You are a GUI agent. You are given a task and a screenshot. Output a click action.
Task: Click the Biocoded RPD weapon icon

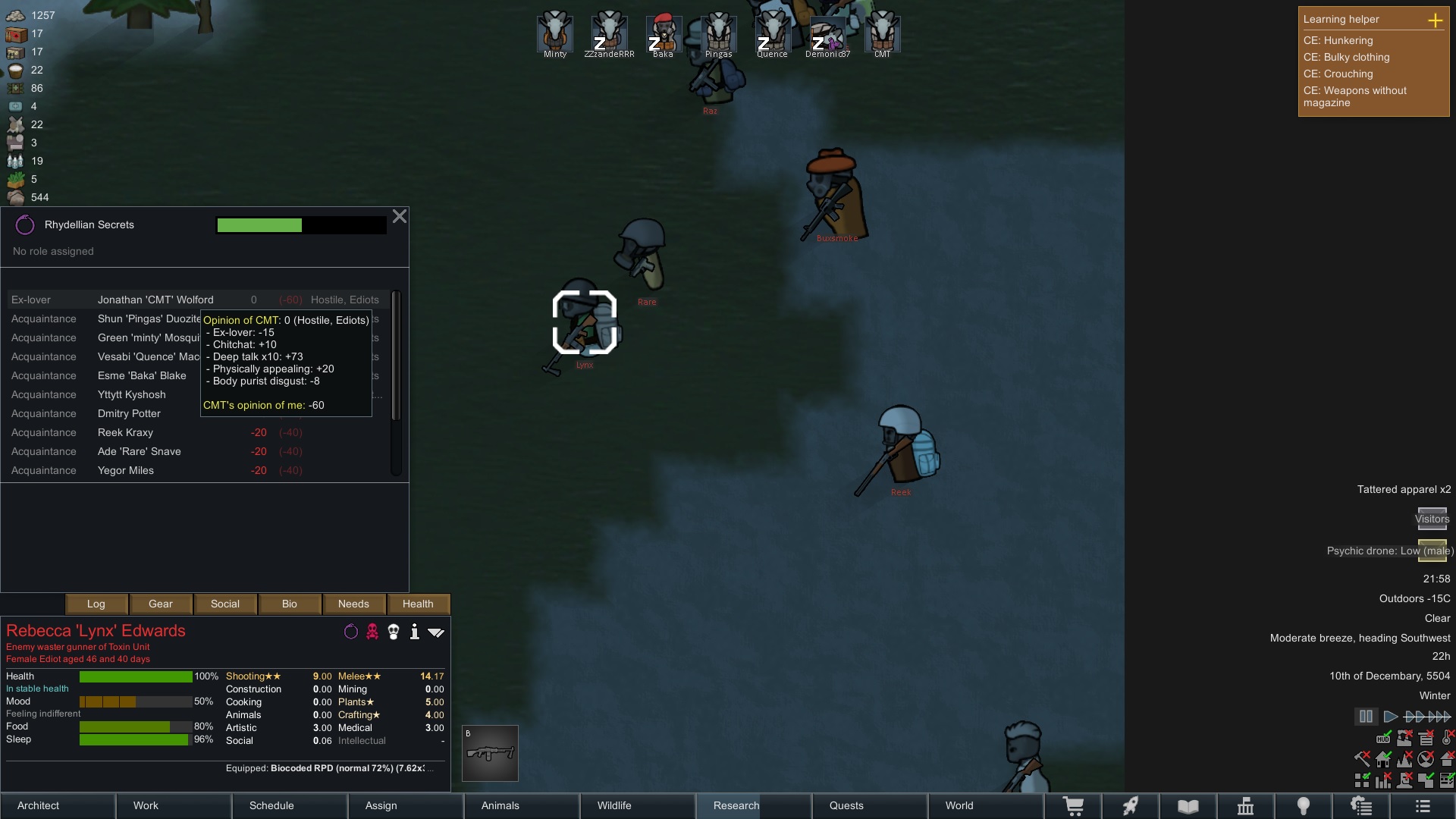point(490,753)
